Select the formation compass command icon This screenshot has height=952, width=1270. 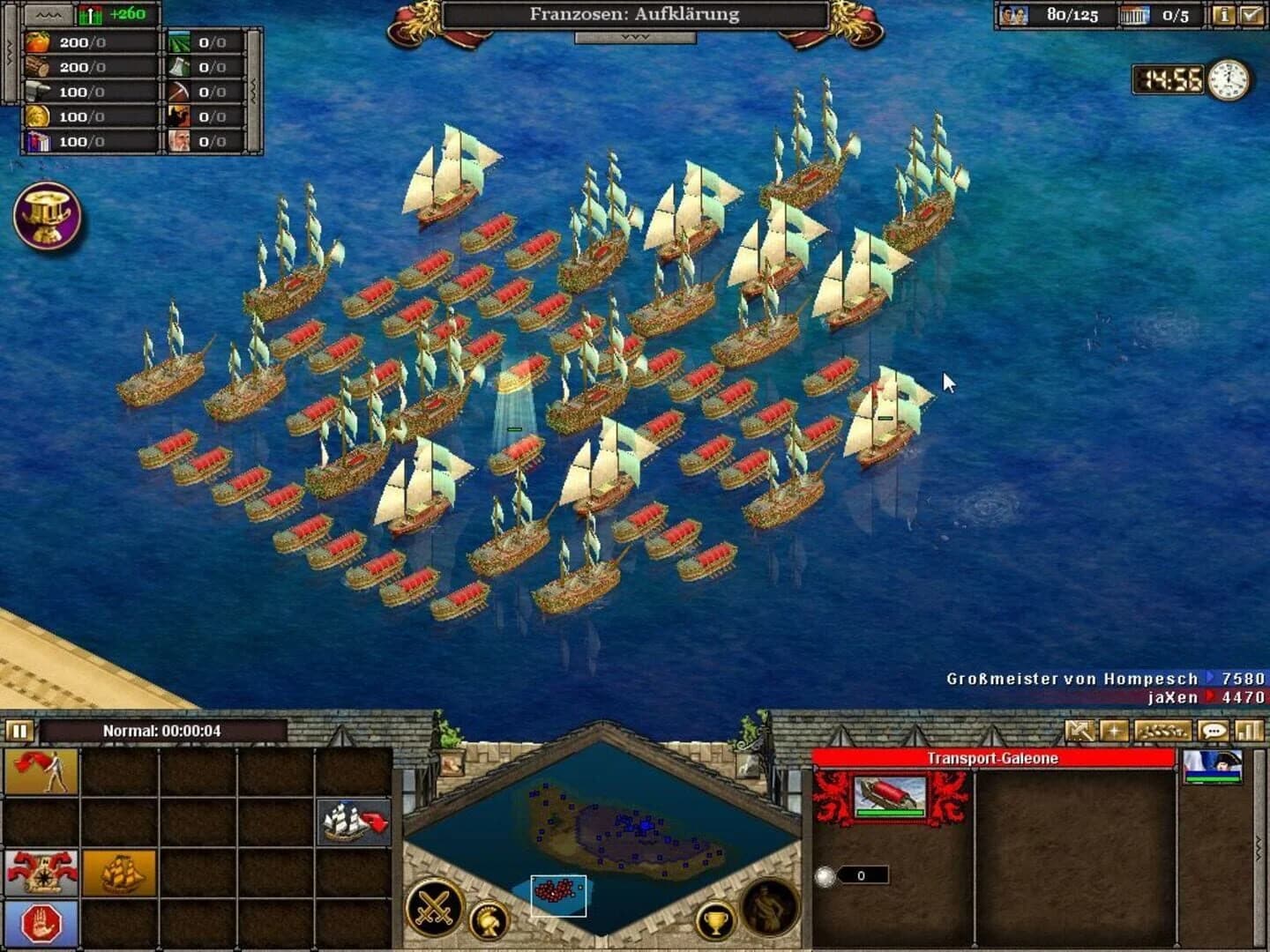click(40, 874)
